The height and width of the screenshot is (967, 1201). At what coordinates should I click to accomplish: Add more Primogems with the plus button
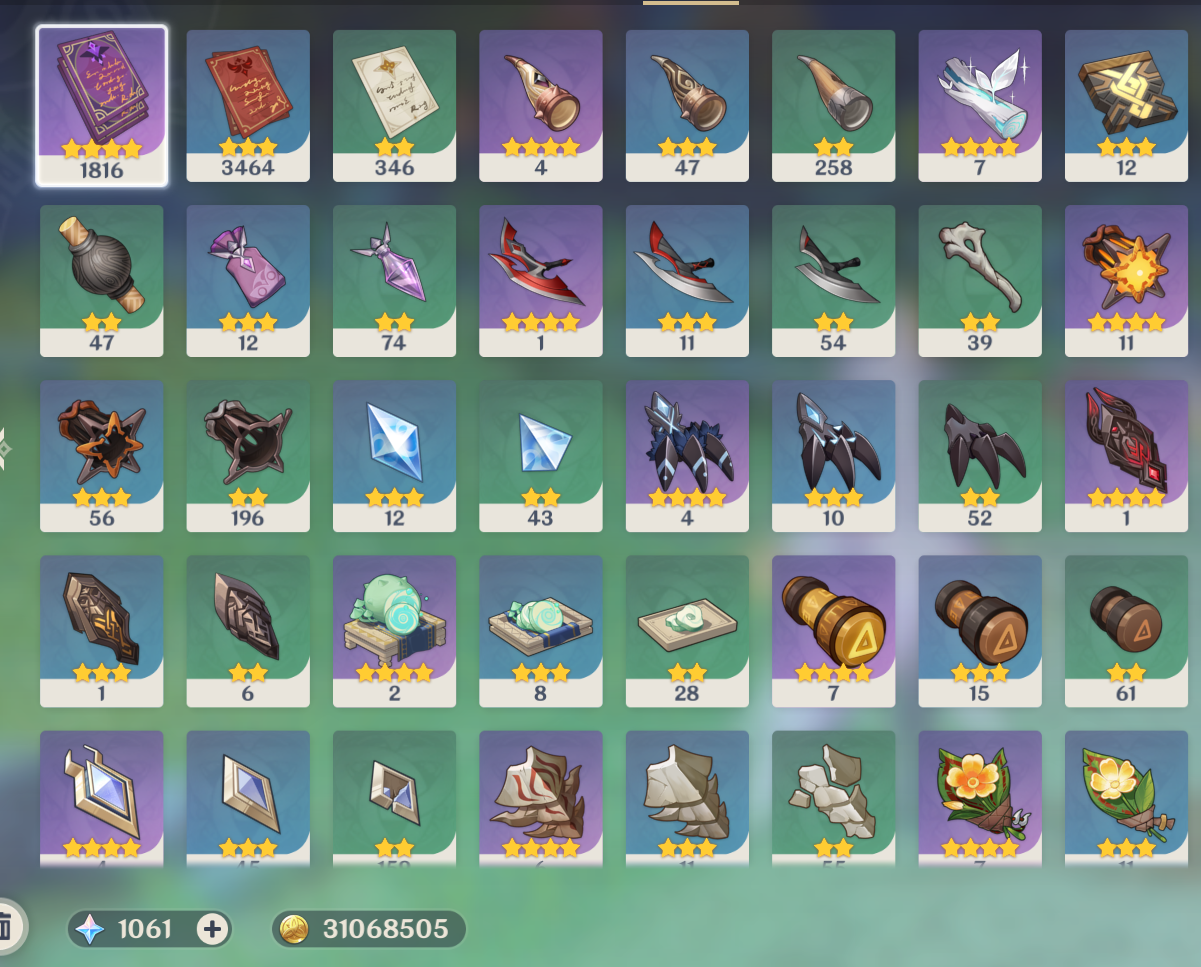click(x=212, y=929)
